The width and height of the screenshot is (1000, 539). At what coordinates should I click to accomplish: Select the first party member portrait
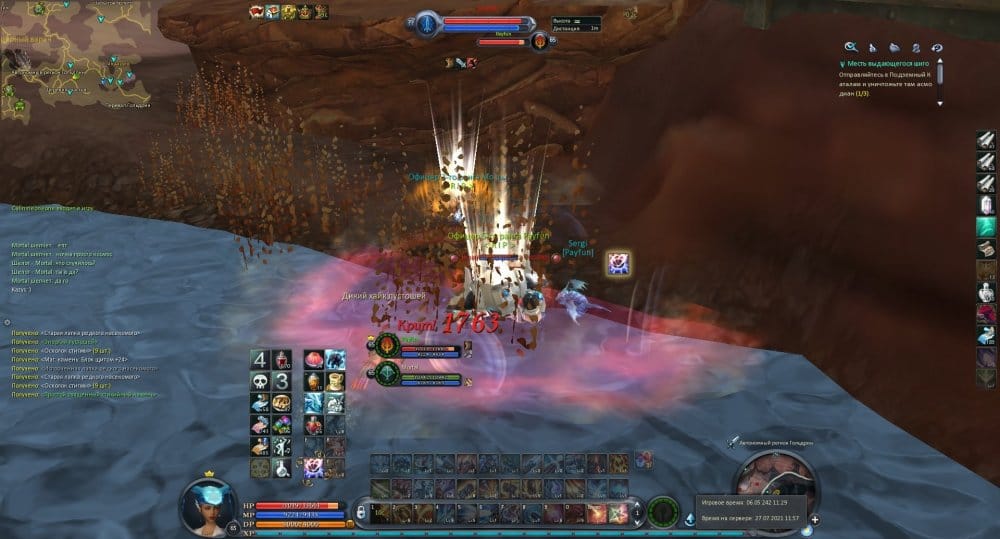click(388, 346)
